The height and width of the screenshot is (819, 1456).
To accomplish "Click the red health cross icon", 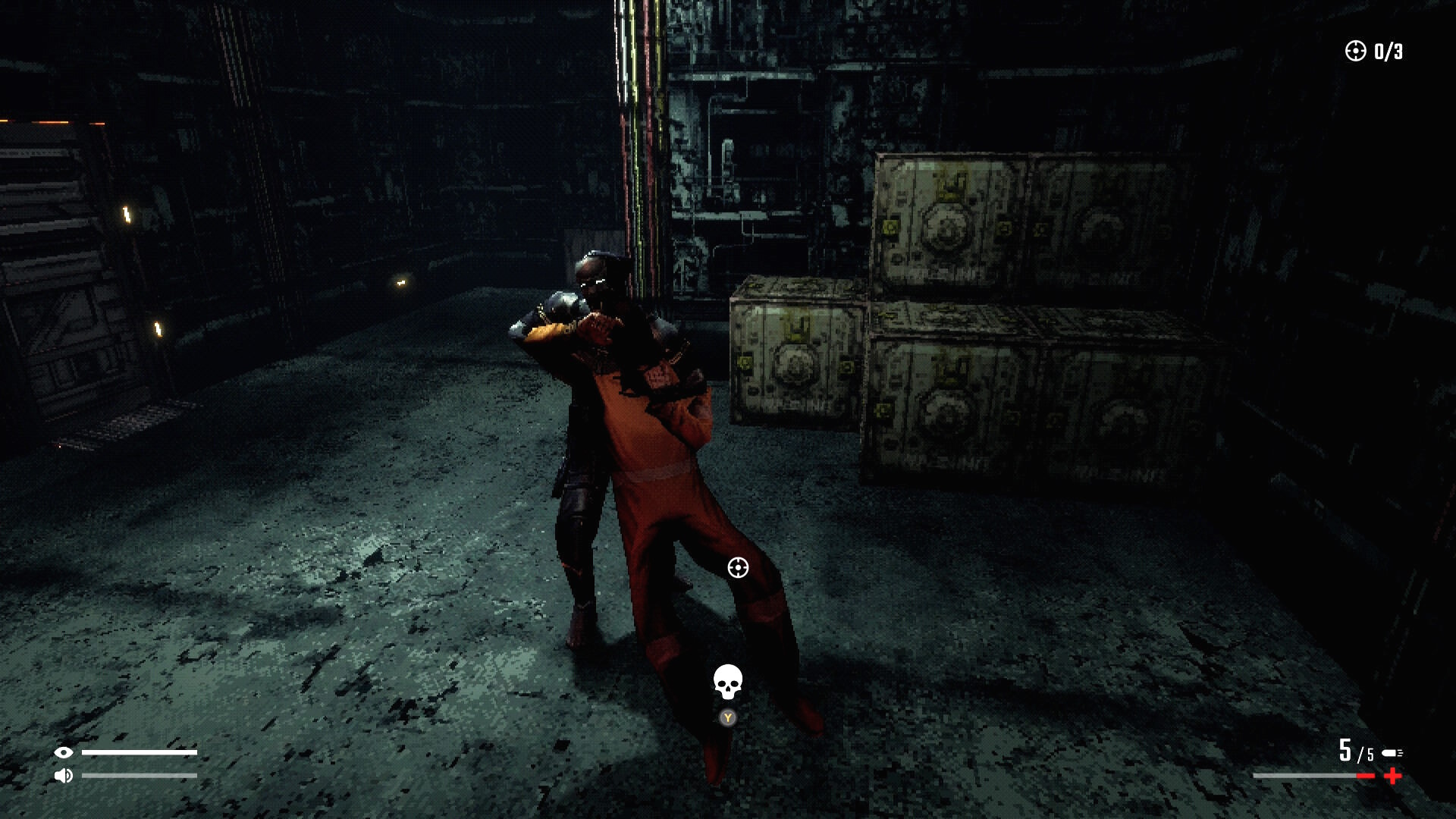I will 1392,776.
